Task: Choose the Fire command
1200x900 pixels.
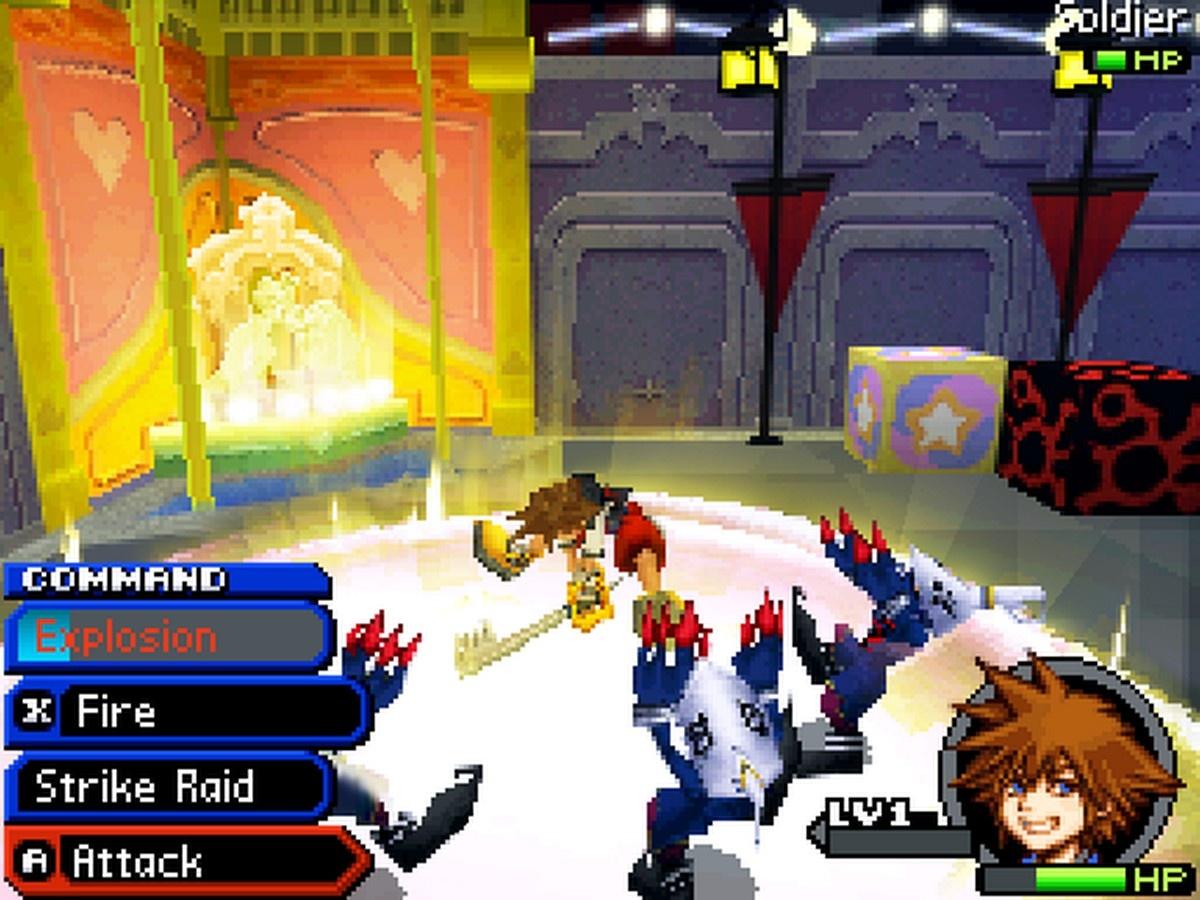Action: (185, 712)
